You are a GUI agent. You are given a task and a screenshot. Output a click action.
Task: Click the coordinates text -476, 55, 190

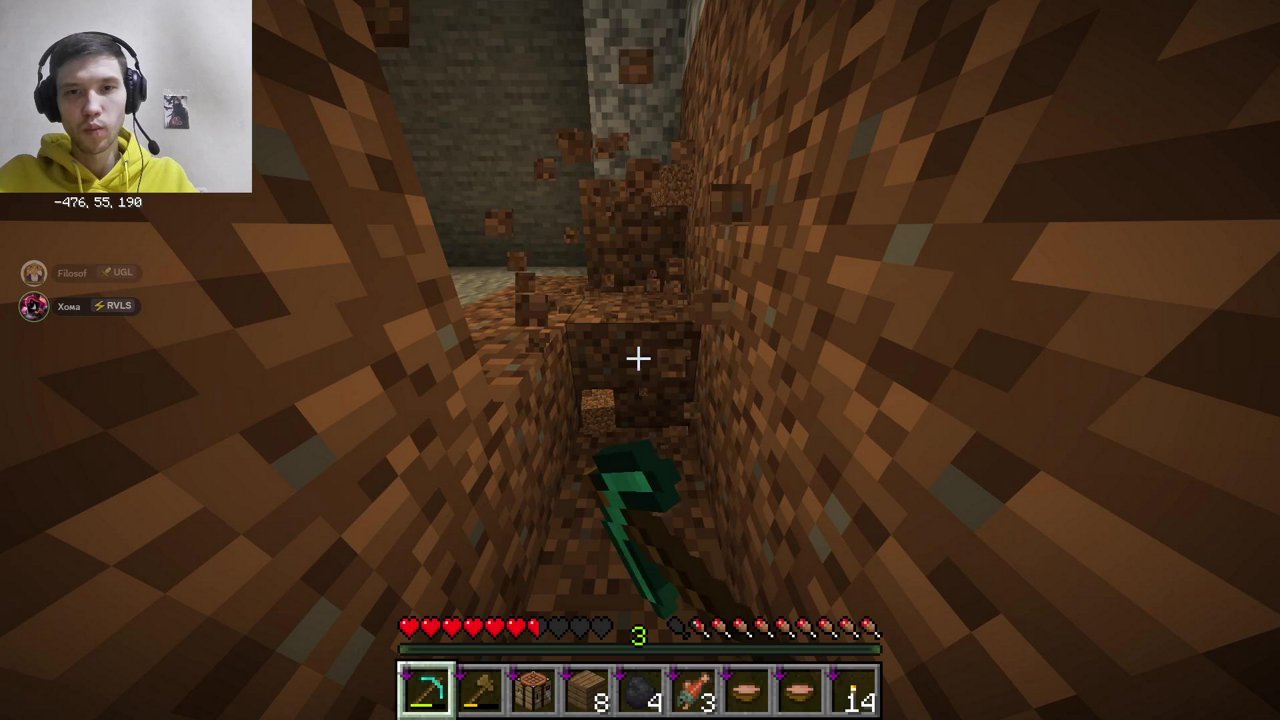[x=97, y=201]
